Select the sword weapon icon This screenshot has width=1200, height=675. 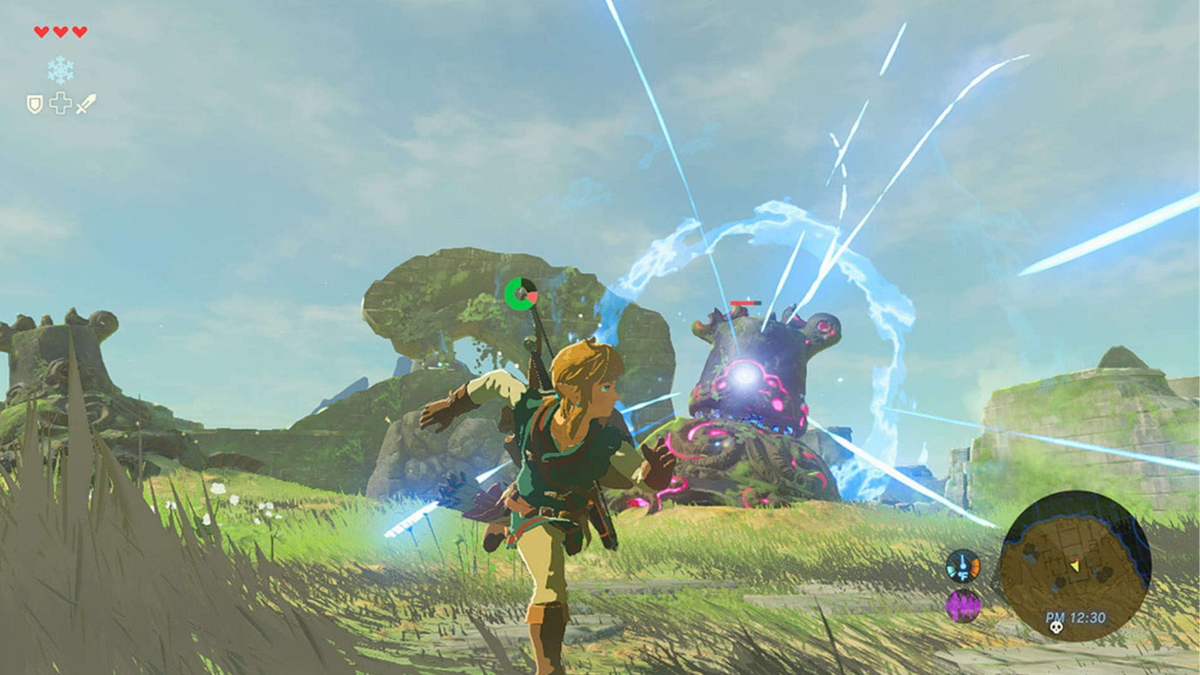tap(86, 103)
